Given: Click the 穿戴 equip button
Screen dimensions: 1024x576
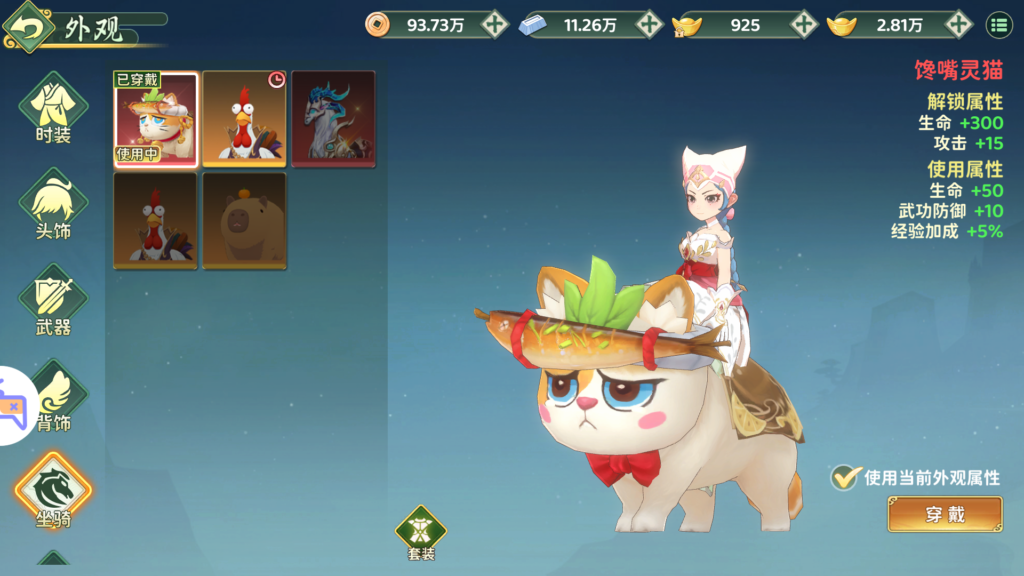Looking at the screenshot, I should pos(944,515).
